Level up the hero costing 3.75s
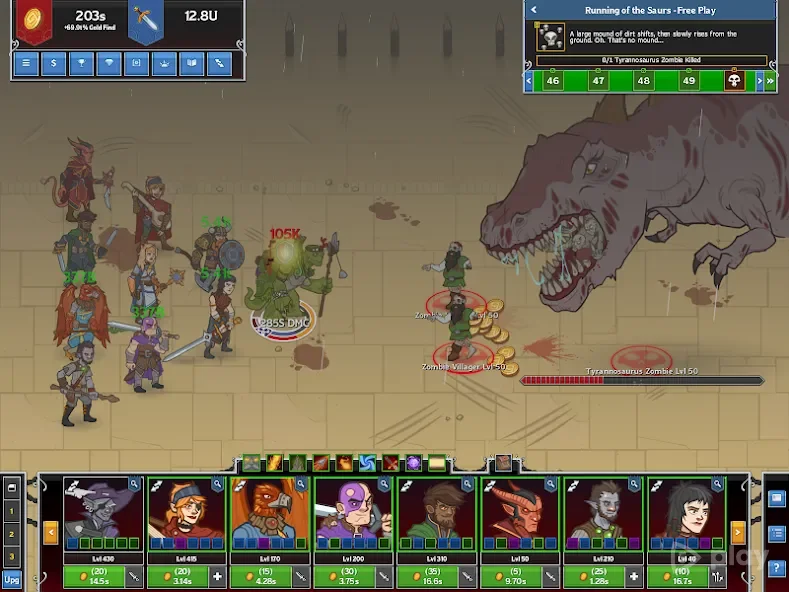This screenshot has height=592, width=789. (x=348, y=576)
